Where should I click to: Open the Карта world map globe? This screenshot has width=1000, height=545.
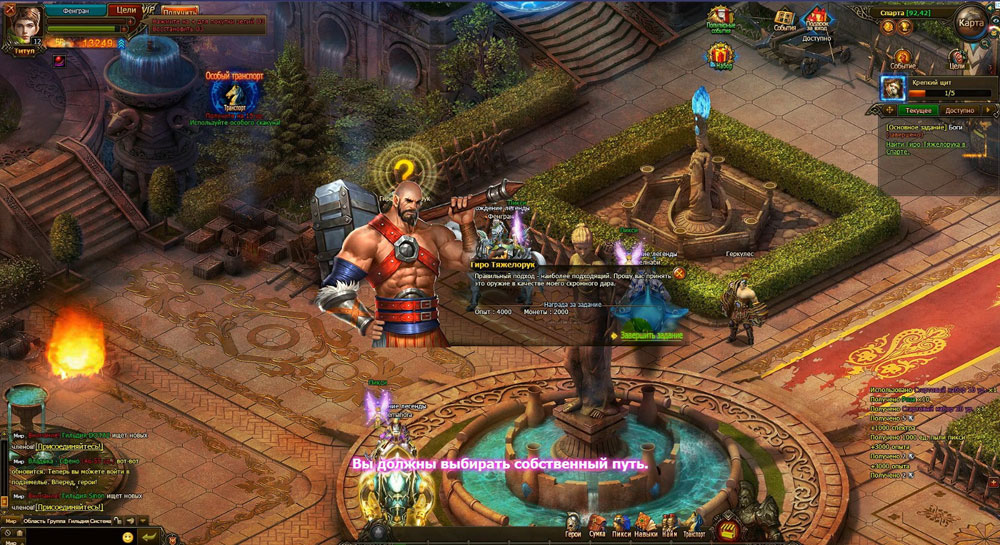click(970, 21)
